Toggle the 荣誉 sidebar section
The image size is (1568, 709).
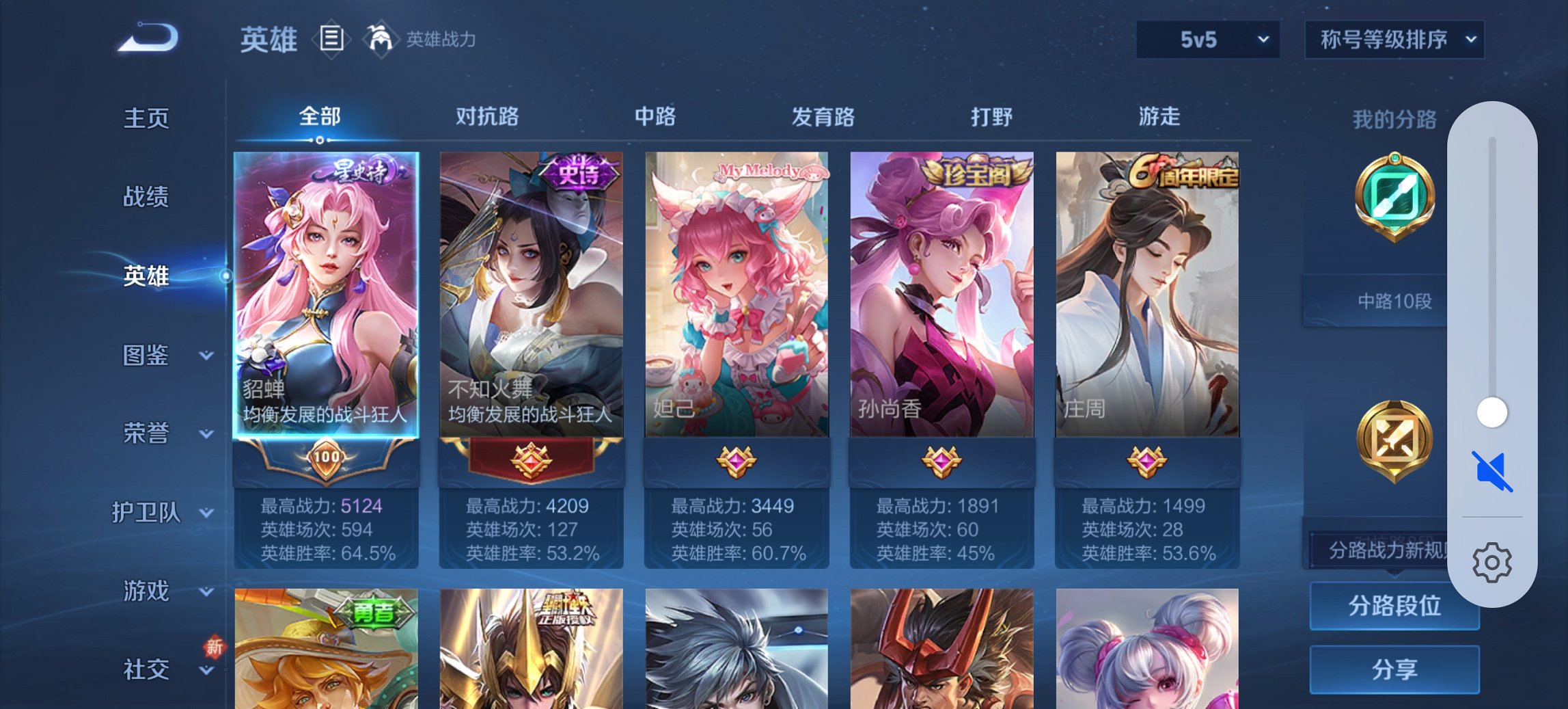click(x=147, y=433)
